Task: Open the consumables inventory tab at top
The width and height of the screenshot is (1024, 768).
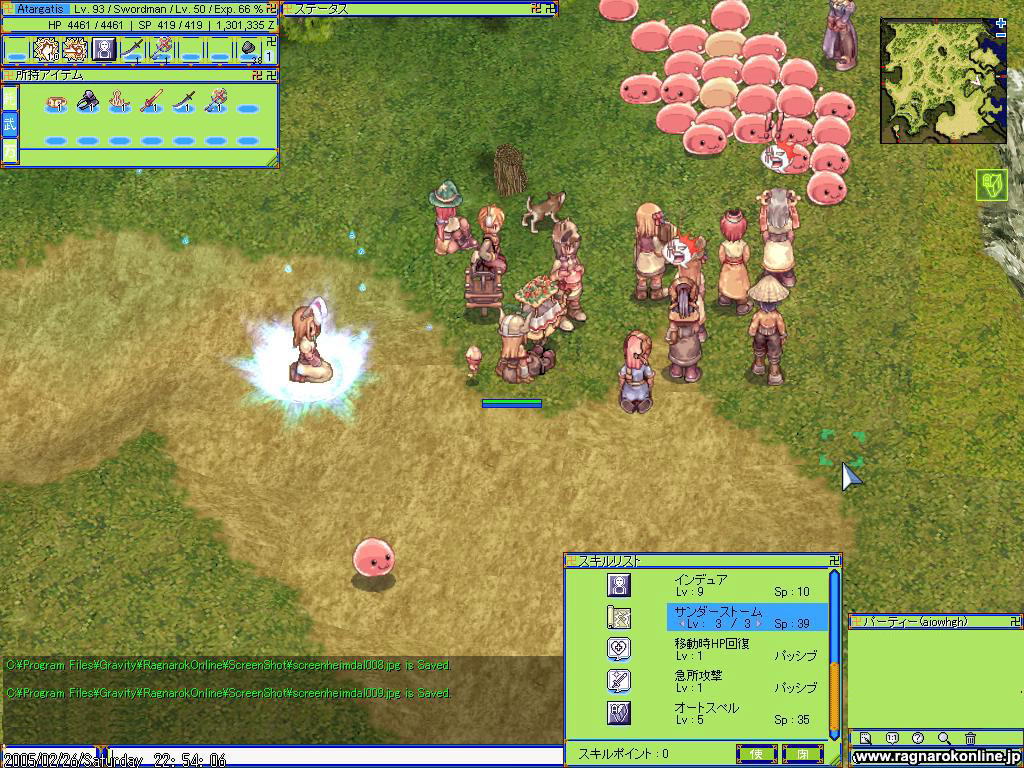Action: (x=10, y=98)
